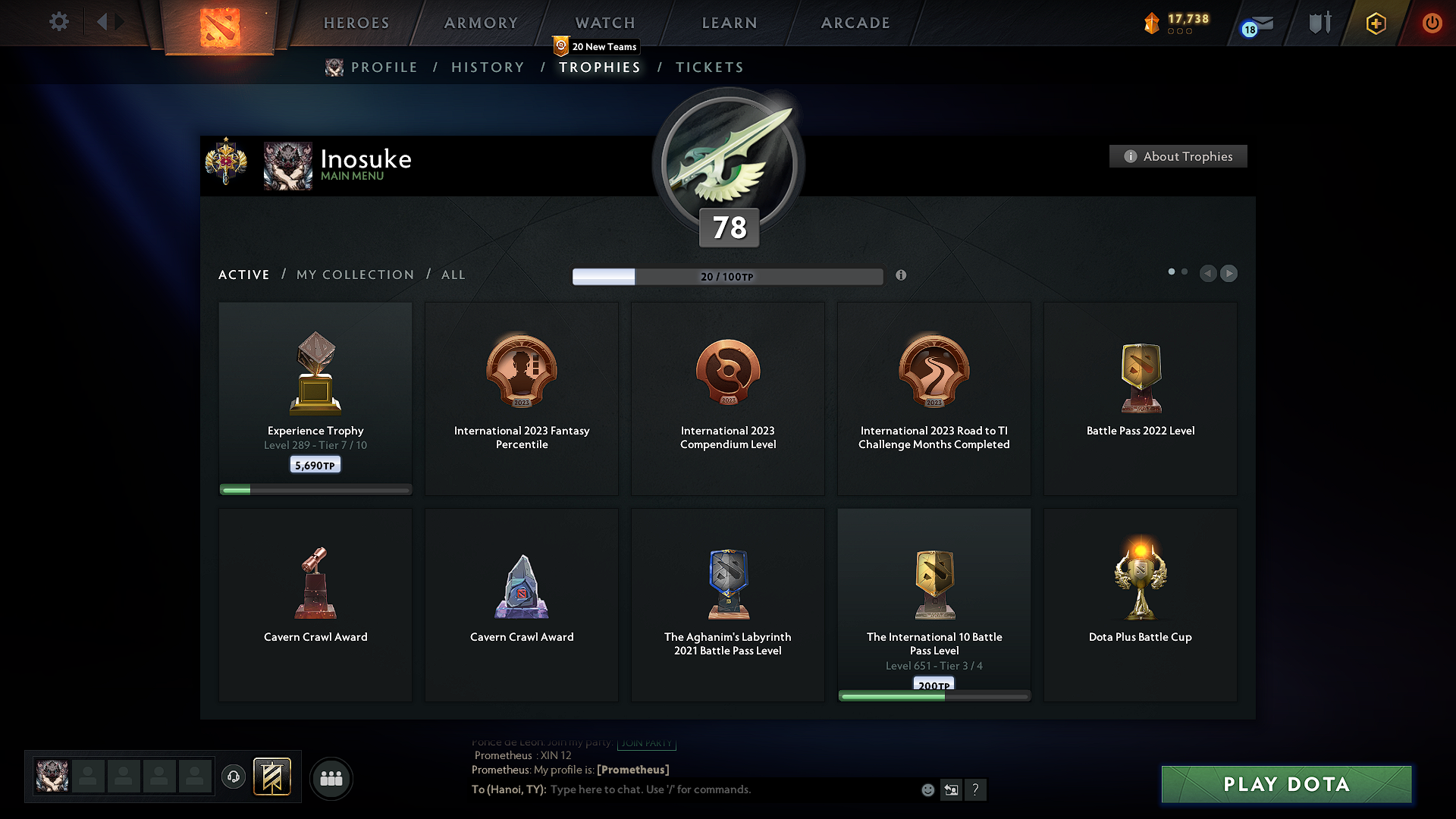
Task: Expand the 20 New Teams notification
Action: pyautogui.click(x=598, y=46)
